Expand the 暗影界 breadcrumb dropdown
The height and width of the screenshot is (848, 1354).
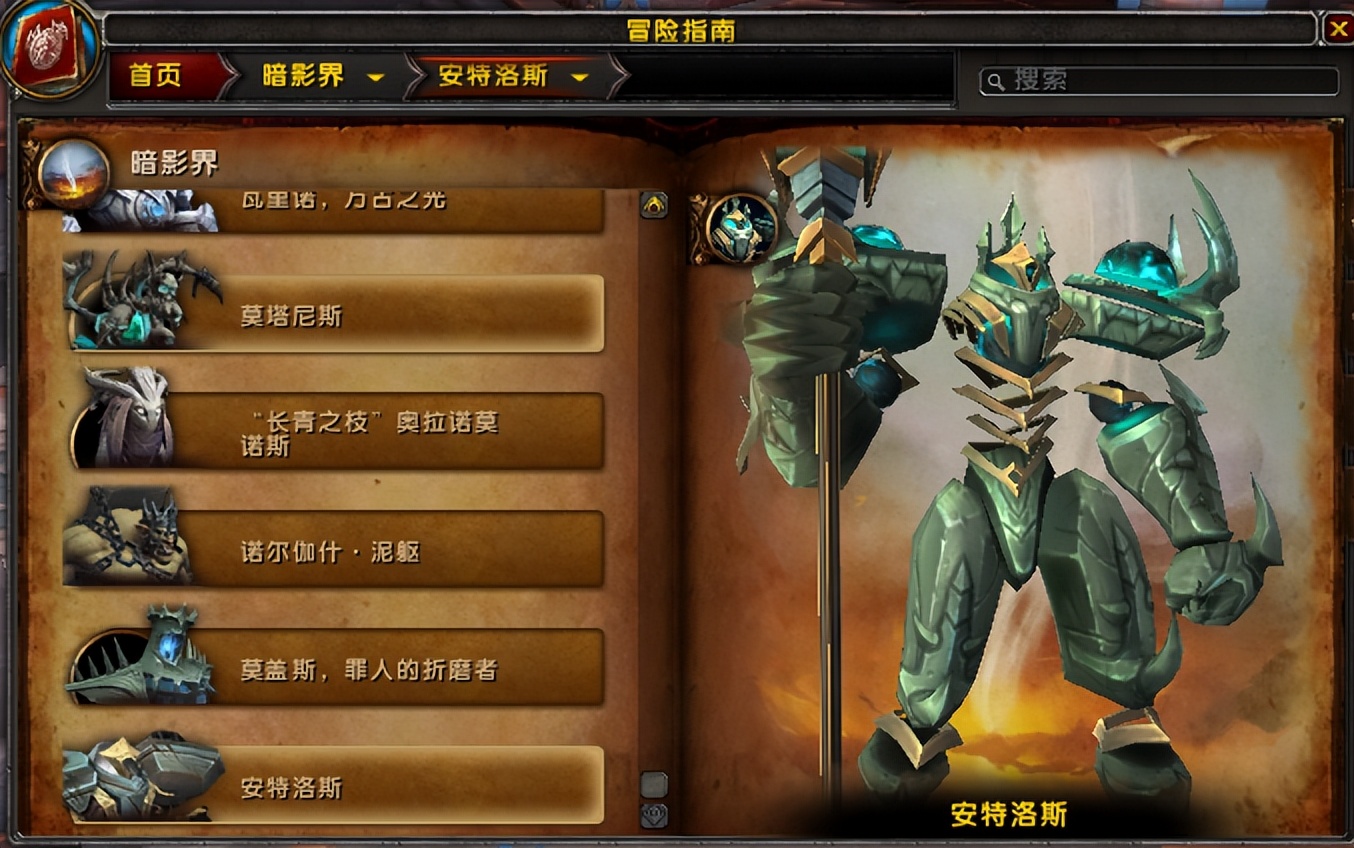point(376,76)
